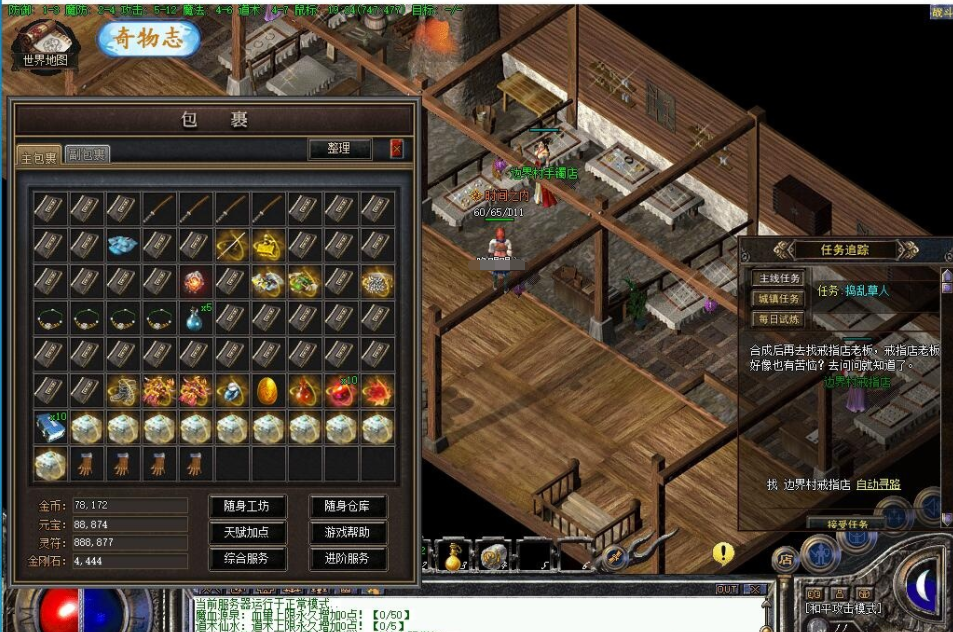Show 城镇任务 town quests

tap(777, 299)
